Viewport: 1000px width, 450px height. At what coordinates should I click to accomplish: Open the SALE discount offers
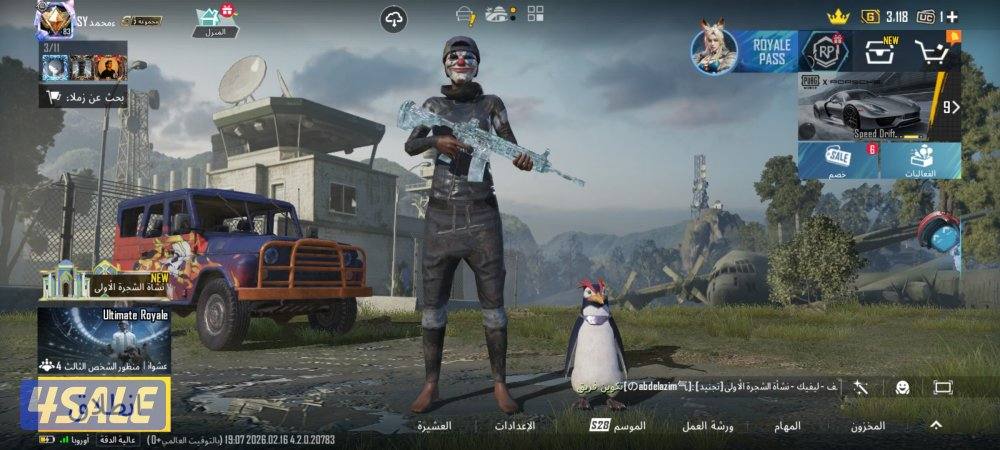[x=839, y=161]
